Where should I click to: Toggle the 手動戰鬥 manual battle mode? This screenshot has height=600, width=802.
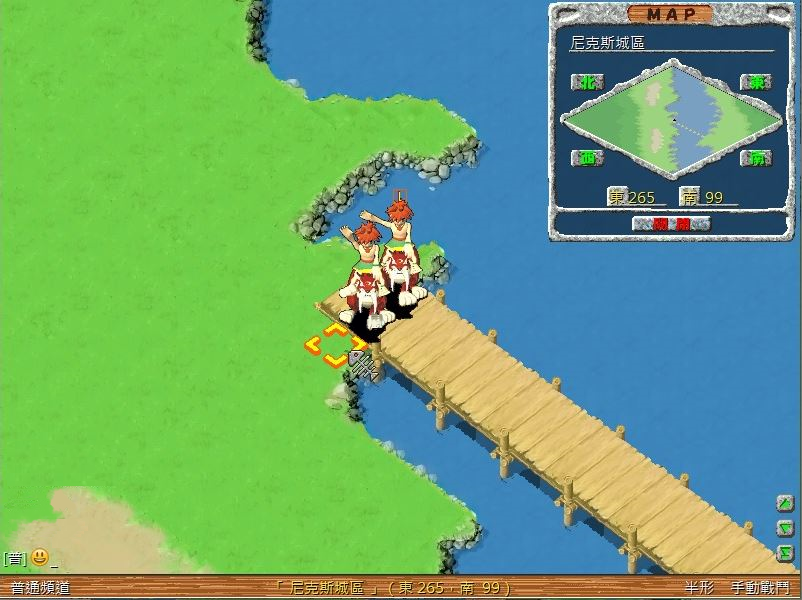tap(760, 588)
